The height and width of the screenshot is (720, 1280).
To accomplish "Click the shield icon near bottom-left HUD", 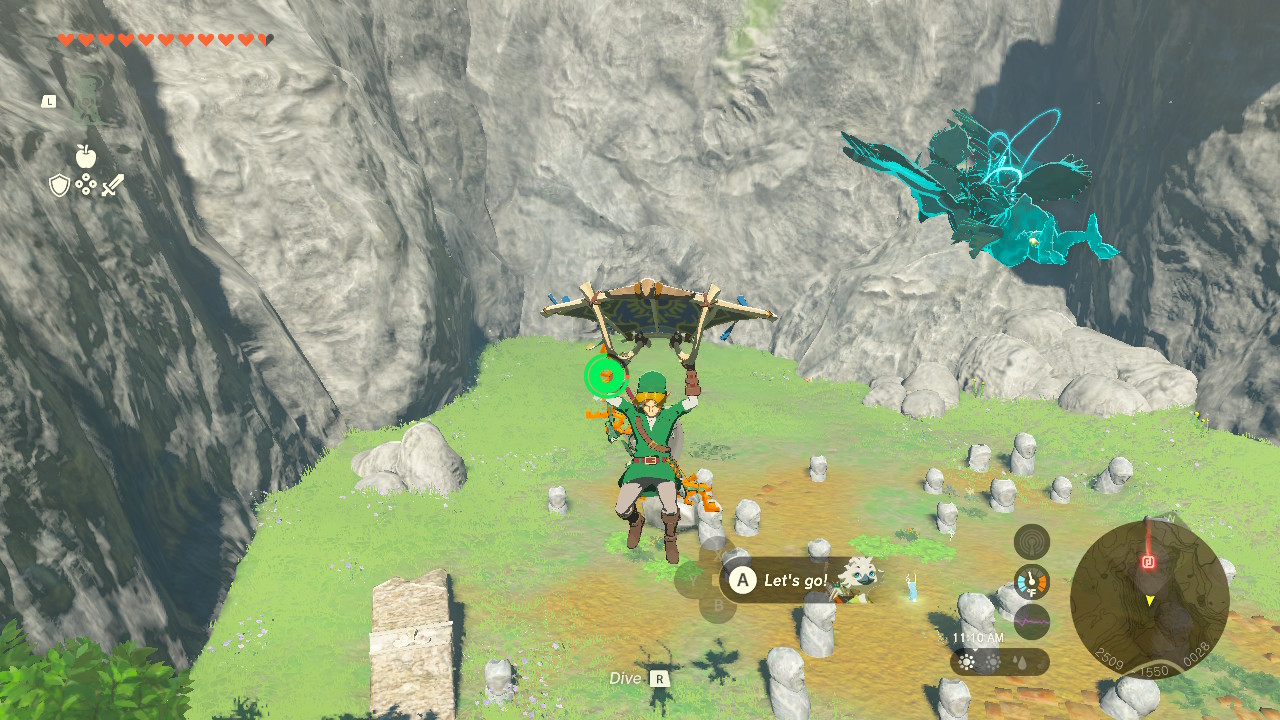I will pyautogui.click(x=60, y=186).
